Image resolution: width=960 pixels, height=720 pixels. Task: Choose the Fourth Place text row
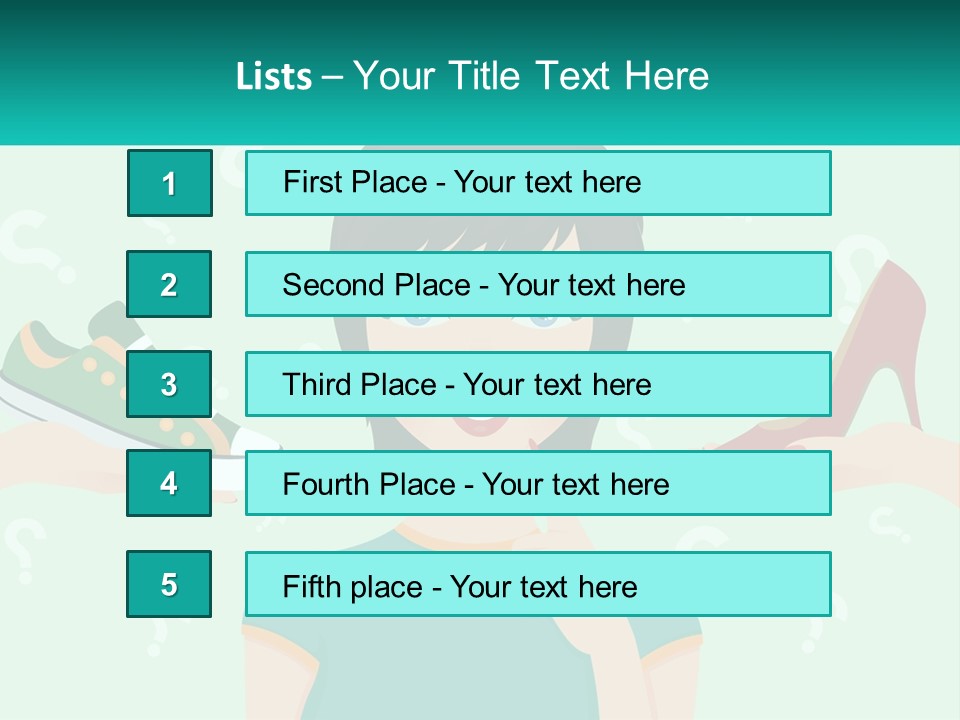pos(538,483)
